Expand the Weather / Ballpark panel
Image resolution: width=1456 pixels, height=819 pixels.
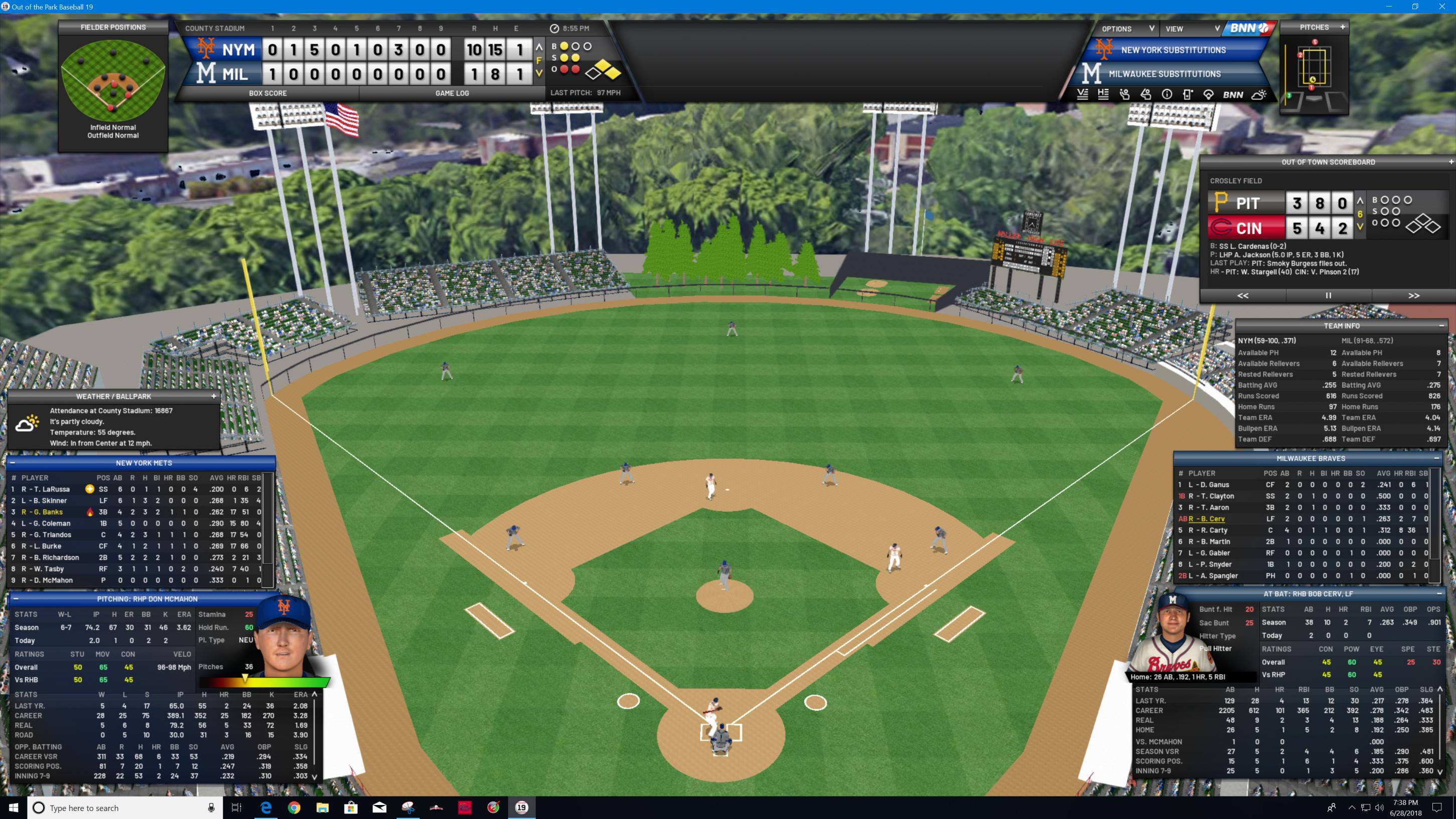(x=214, y=396)
